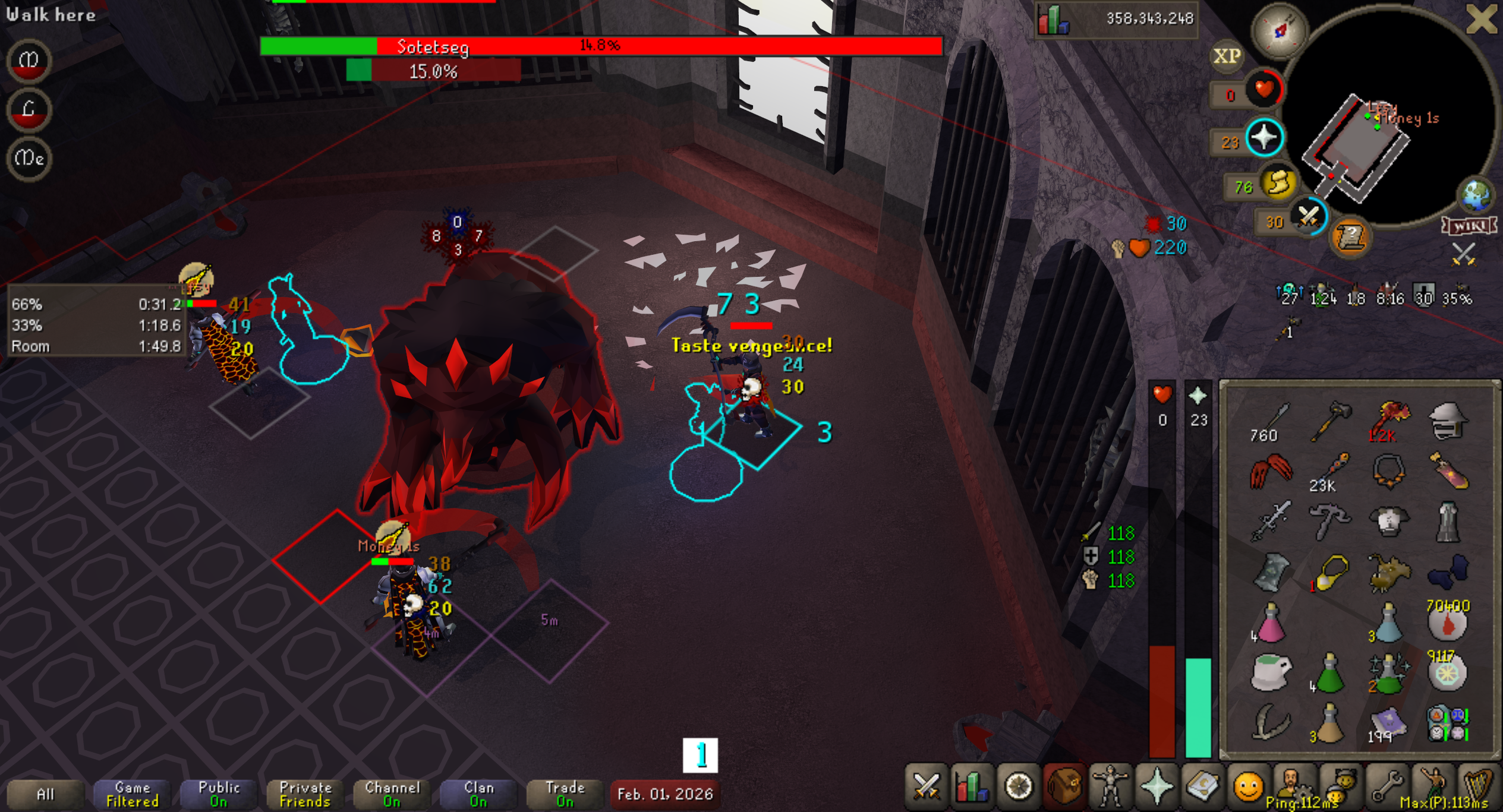Click the compass to face north
Screen dimensions: 1503x812
tap(1280, 30)
